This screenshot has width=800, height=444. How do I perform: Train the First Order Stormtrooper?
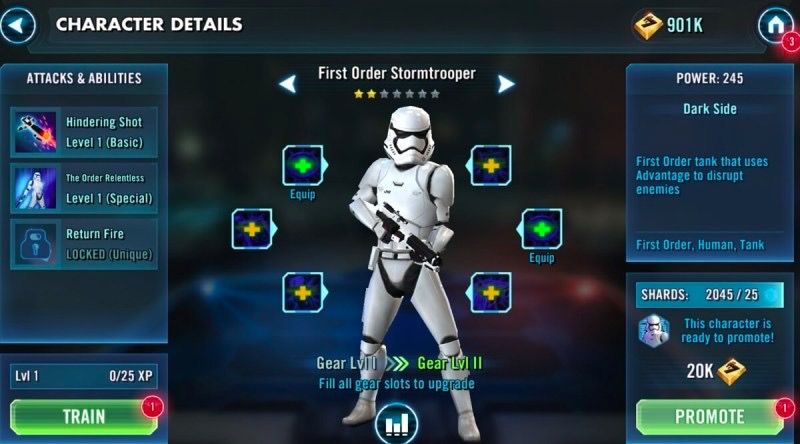click(x=84, y=417)
